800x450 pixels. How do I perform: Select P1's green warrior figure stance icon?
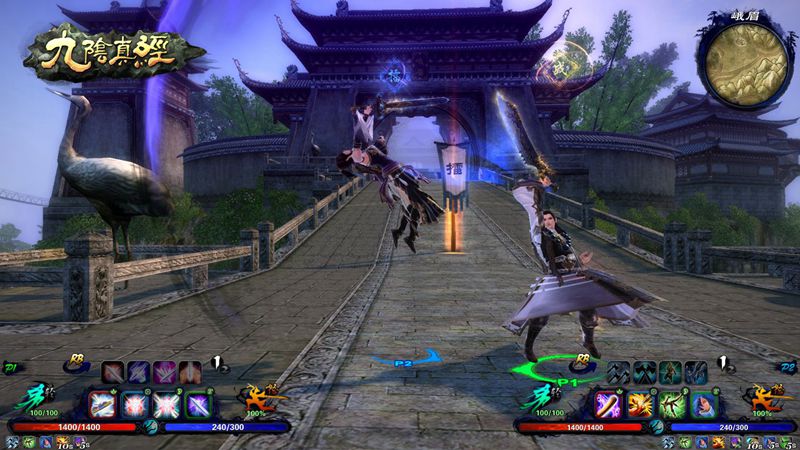(x=669, y=370)
